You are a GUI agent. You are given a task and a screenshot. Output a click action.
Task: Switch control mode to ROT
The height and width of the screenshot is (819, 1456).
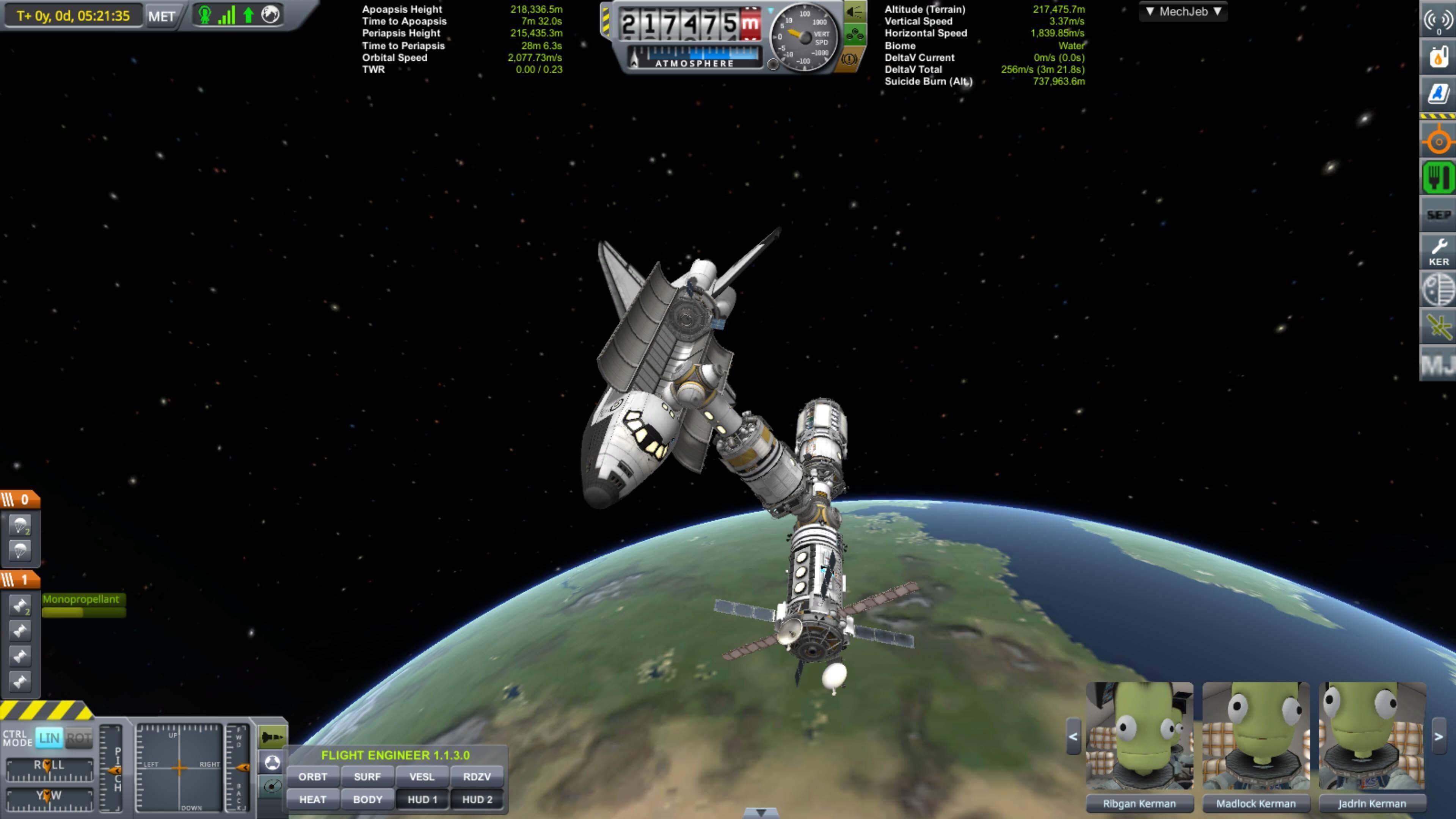(x=79, y=737)
